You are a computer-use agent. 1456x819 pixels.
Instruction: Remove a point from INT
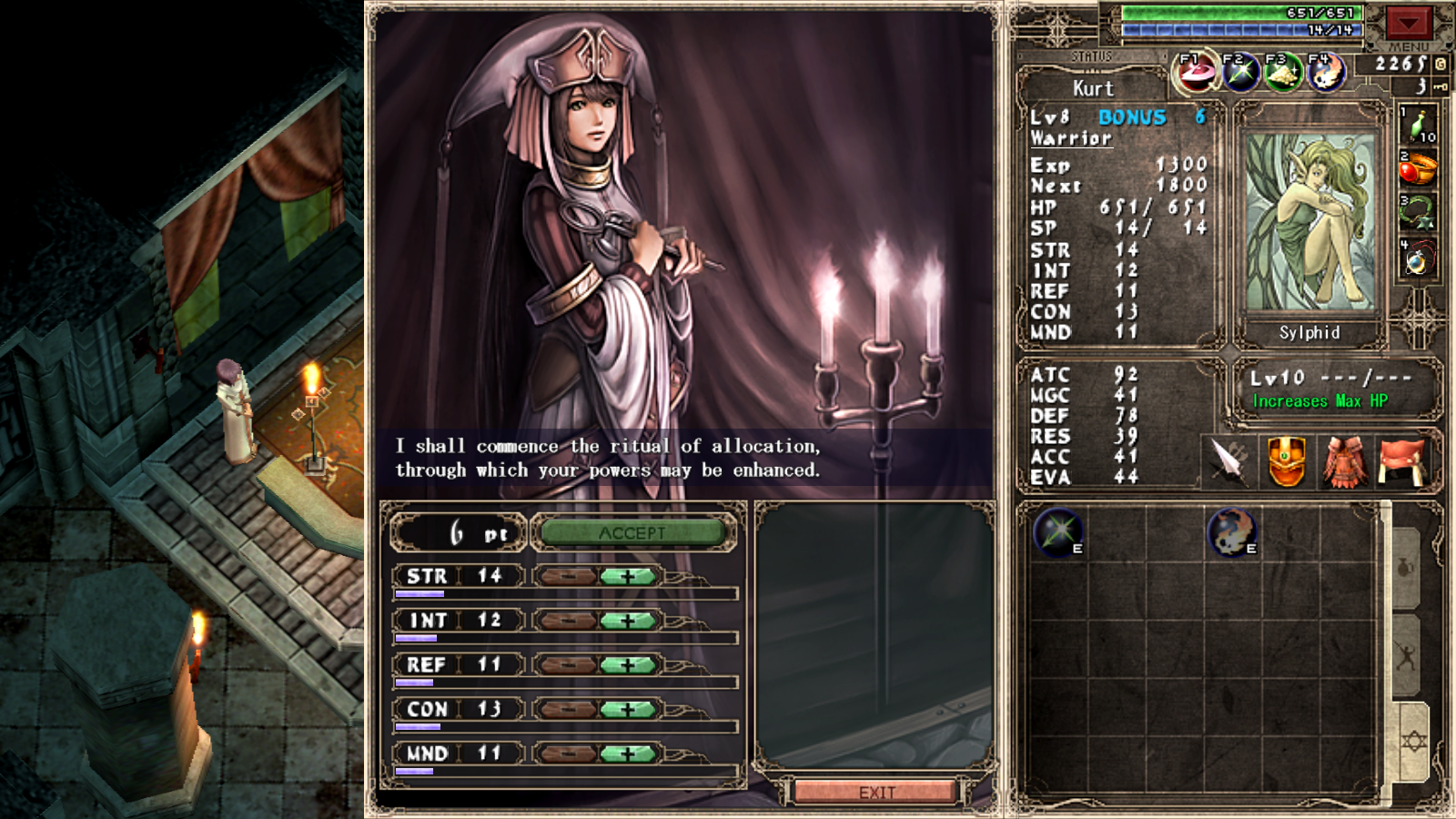pyautogui.click(x=568, y=621)
